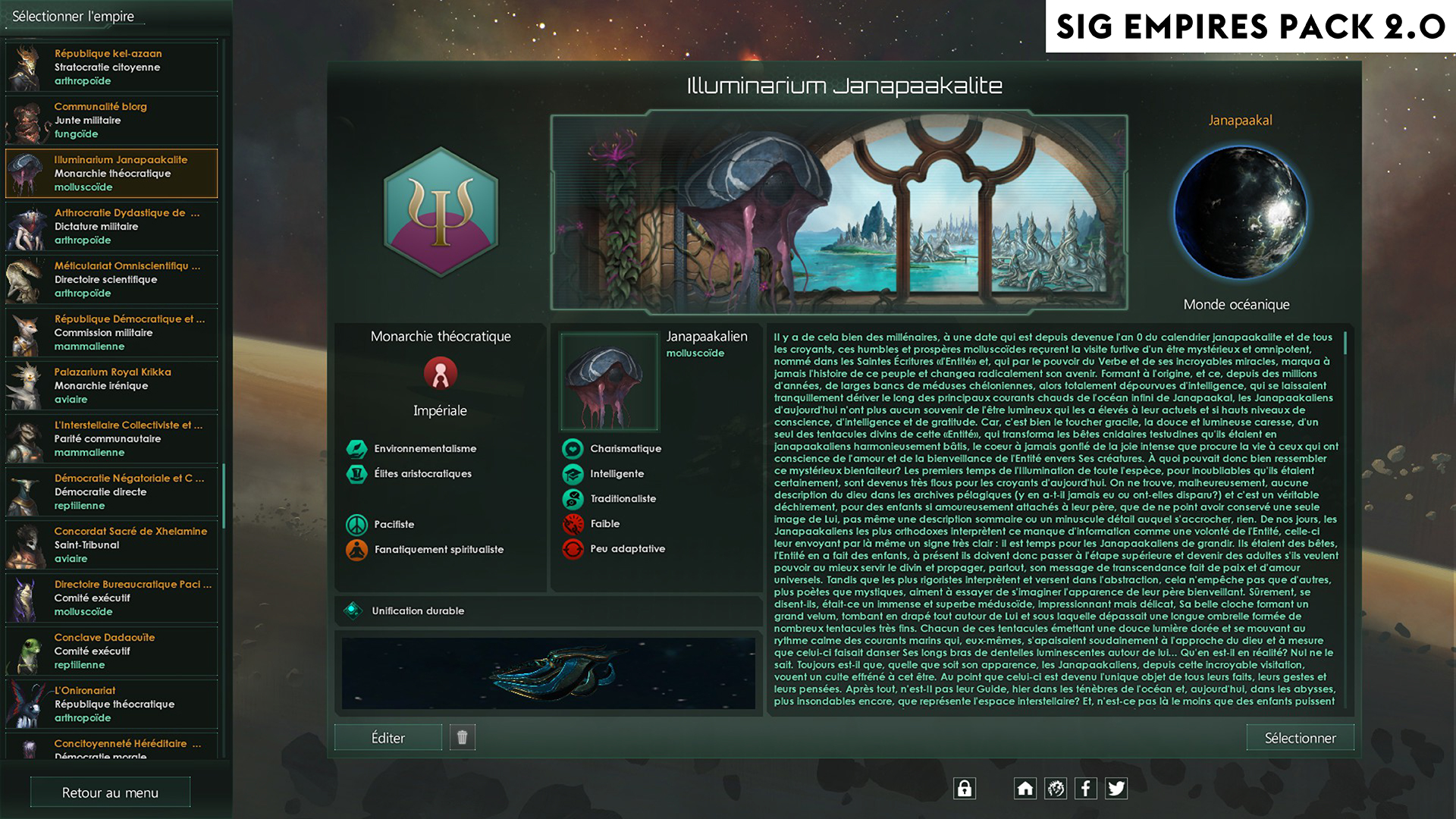Click Retour au menu
The image size is (1456, 819).
click(110, 792)
